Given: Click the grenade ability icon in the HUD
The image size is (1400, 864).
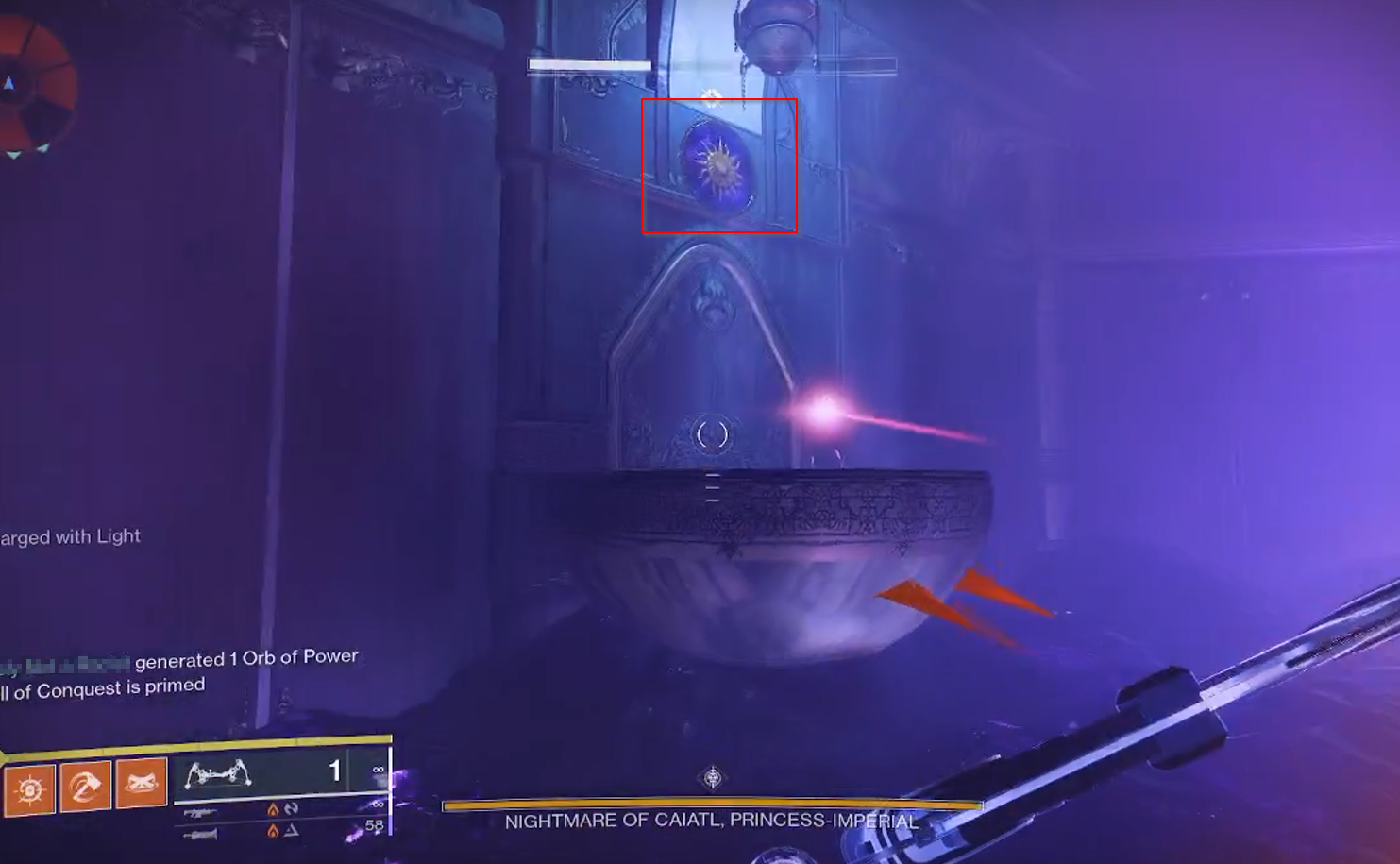Looking at the screenshot, I should tap(139, 785).
